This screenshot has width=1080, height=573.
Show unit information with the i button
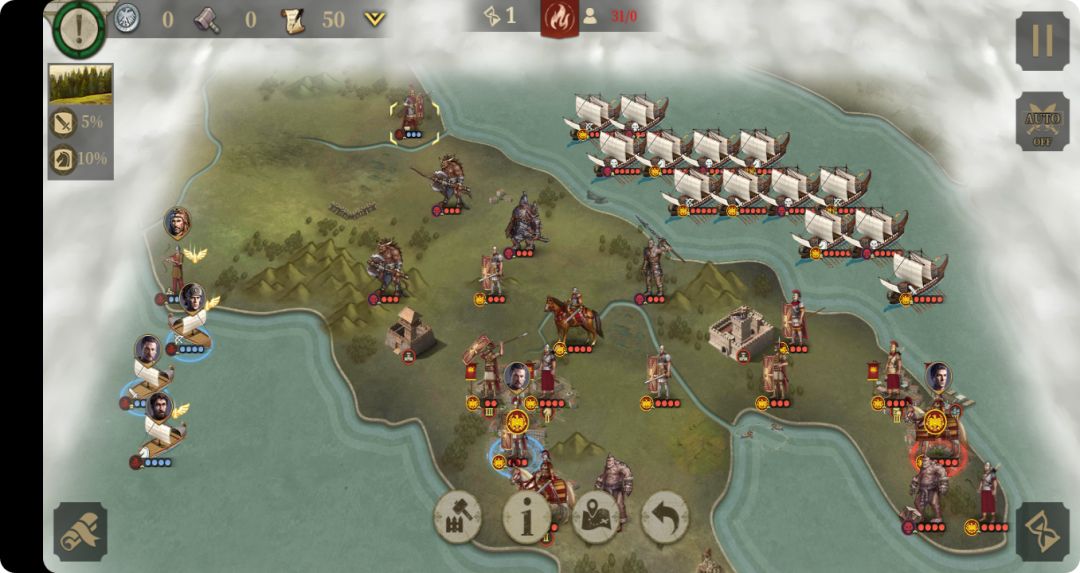pos(527,517)
